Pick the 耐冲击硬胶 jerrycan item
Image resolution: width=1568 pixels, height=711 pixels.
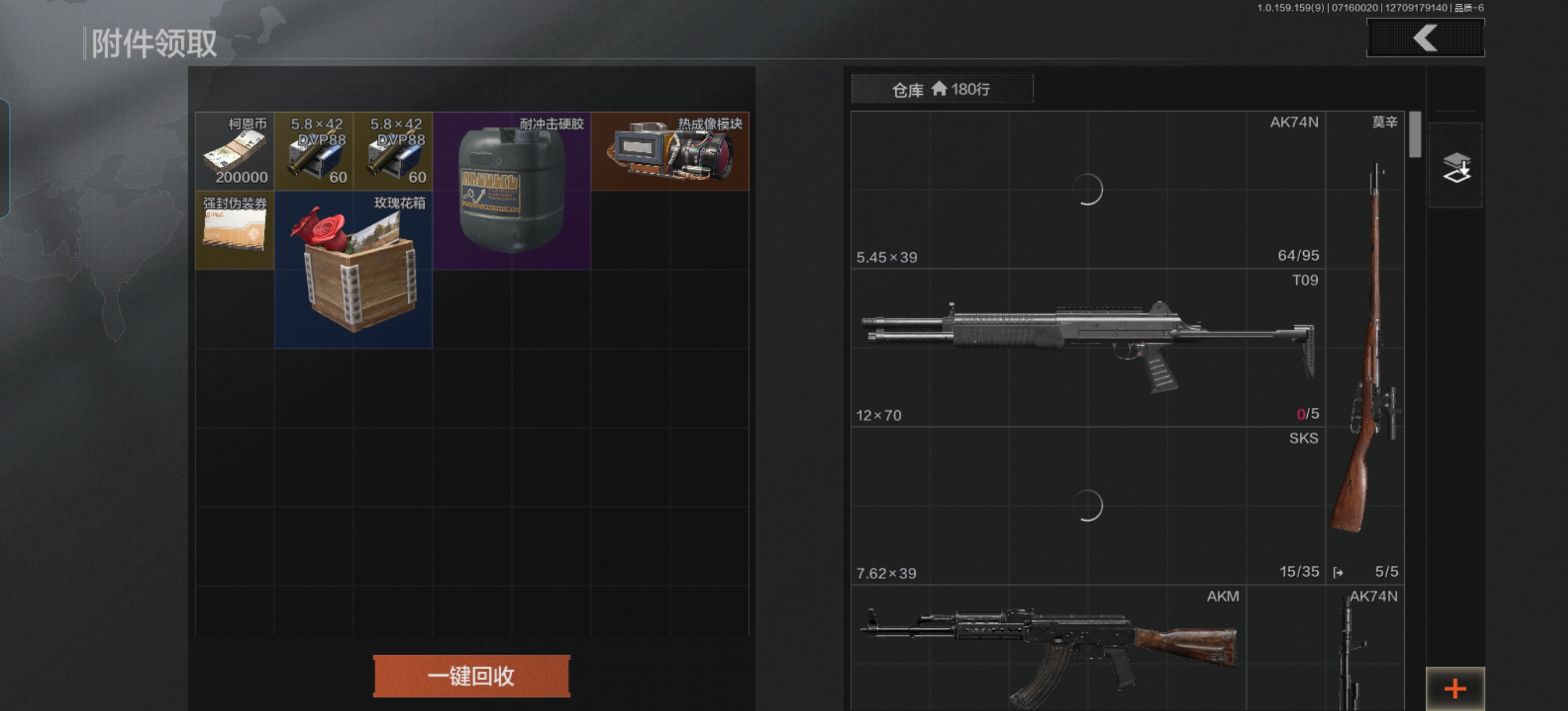pyautogui.click(x=511, y=191)
